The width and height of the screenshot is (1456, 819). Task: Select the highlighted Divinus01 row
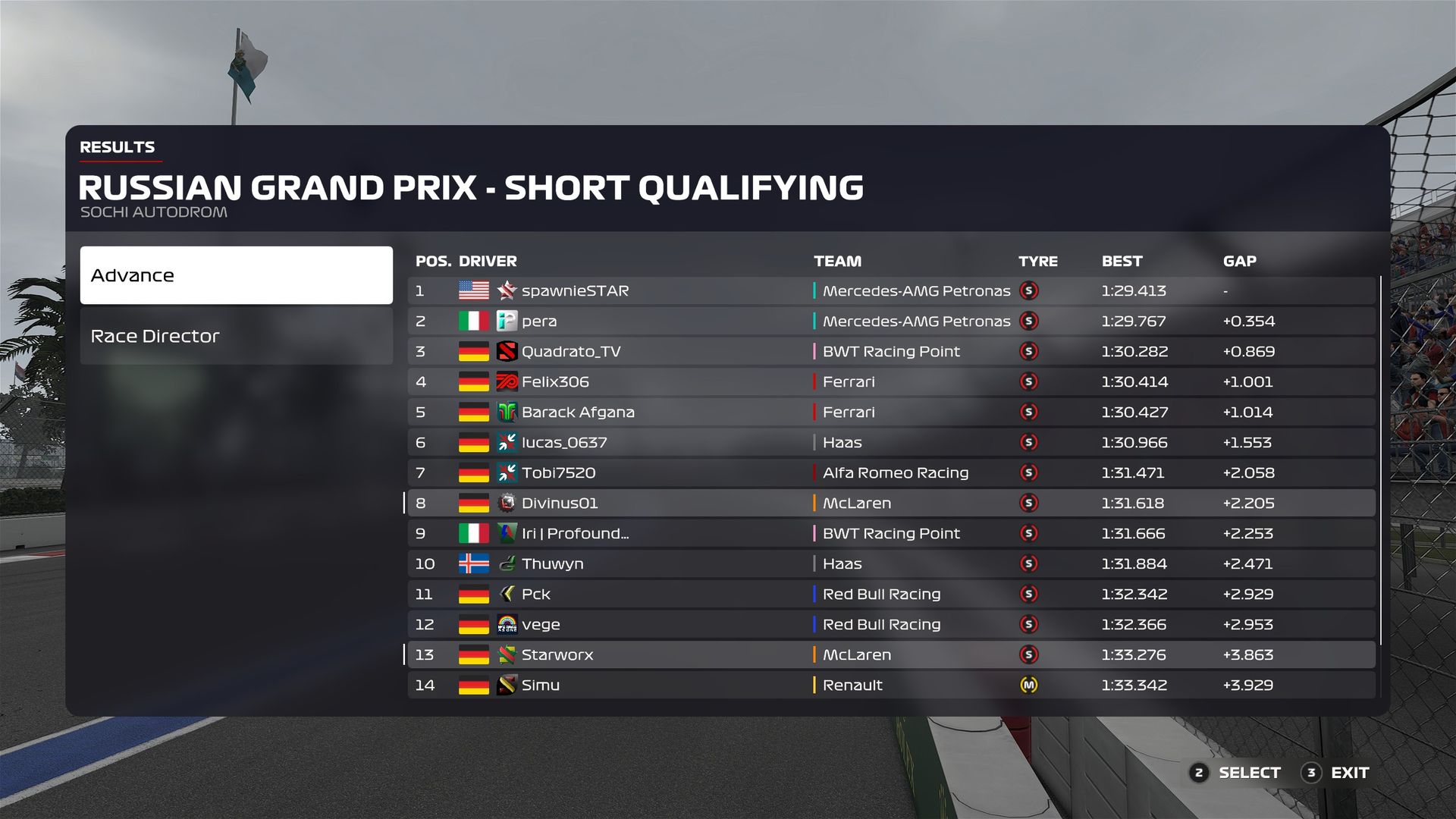coord(890,503)
